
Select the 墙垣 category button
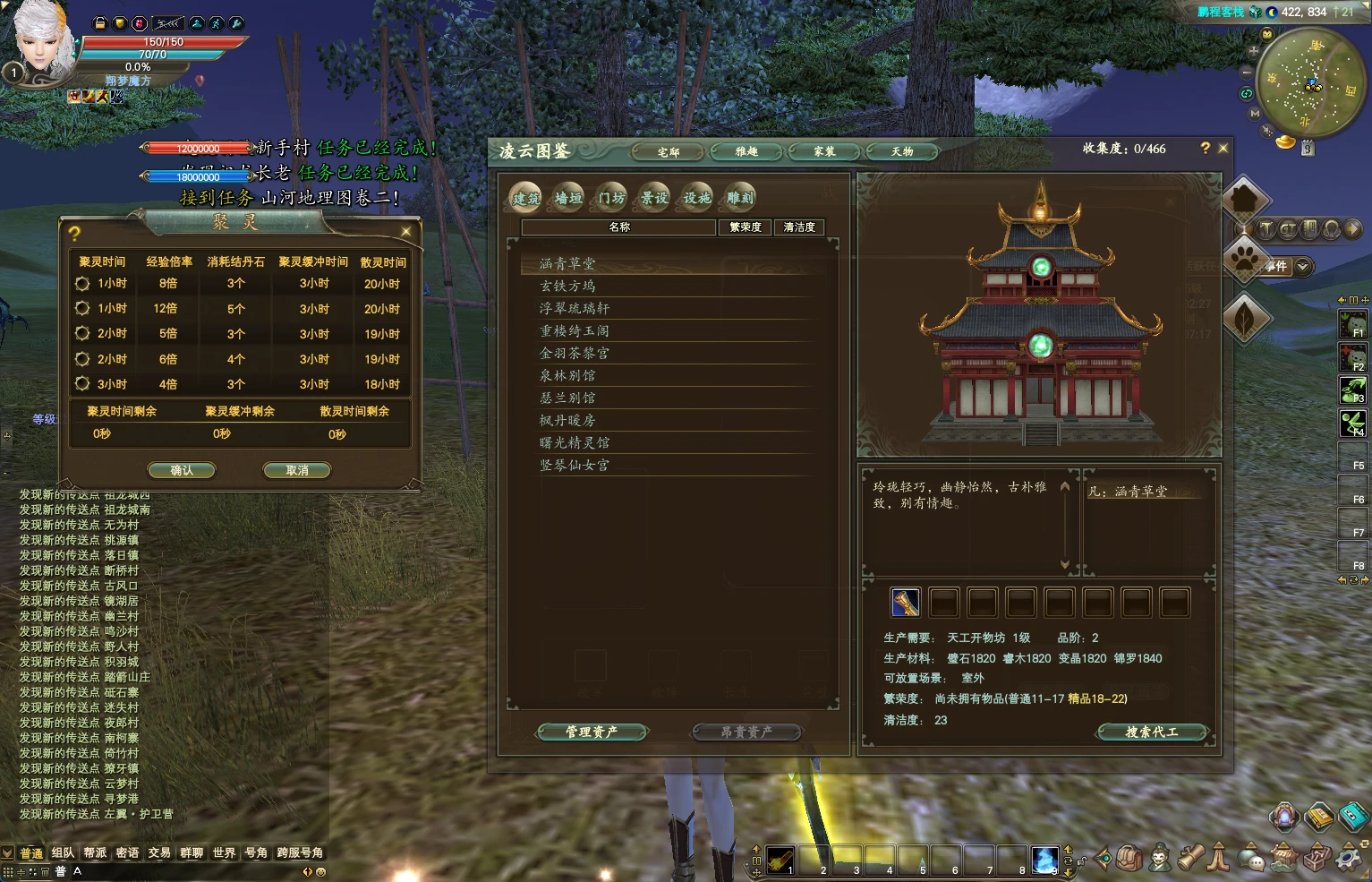(568, 198)
